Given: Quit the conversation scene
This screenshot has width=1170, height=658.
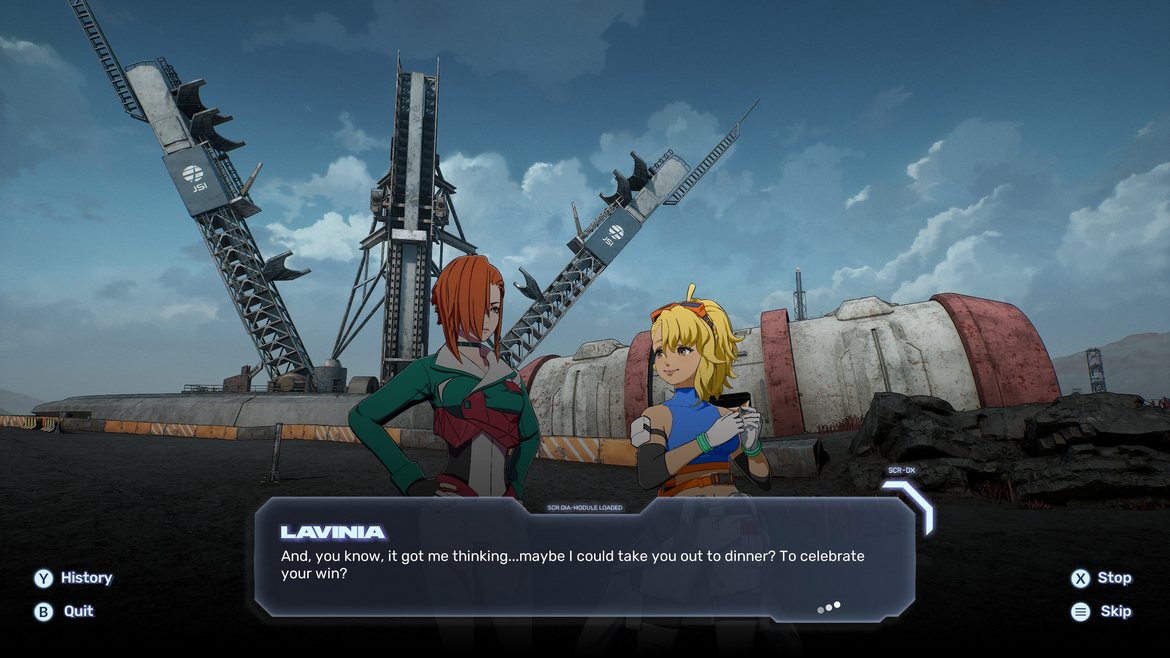Looking at the screenshot, I should (x=65, y=611).
